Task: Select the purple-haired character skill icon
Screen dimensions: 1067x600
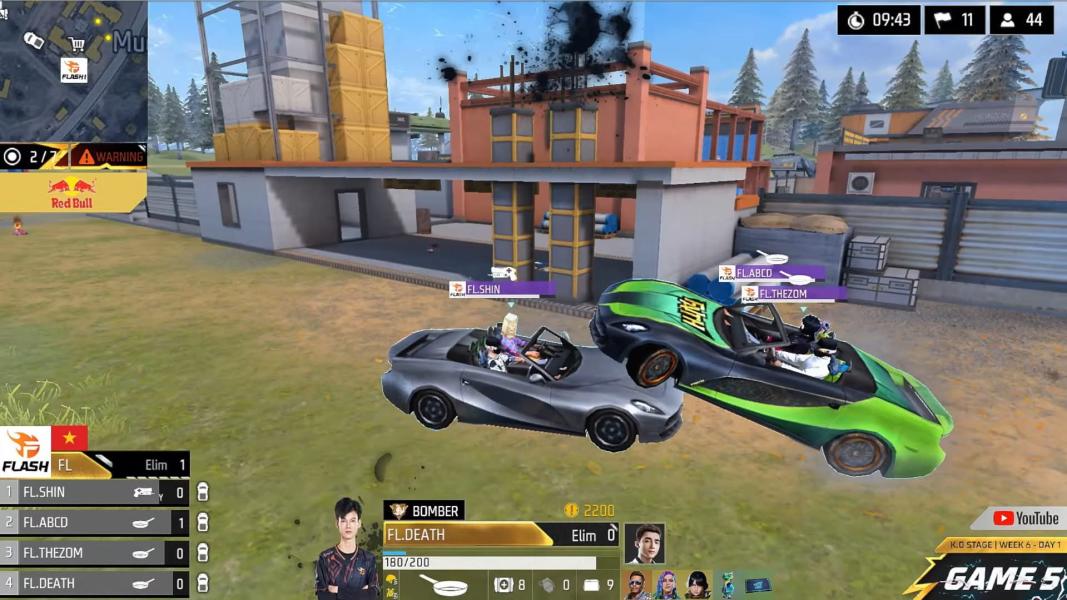Action: pyautogui.click(x=666, y=585)
